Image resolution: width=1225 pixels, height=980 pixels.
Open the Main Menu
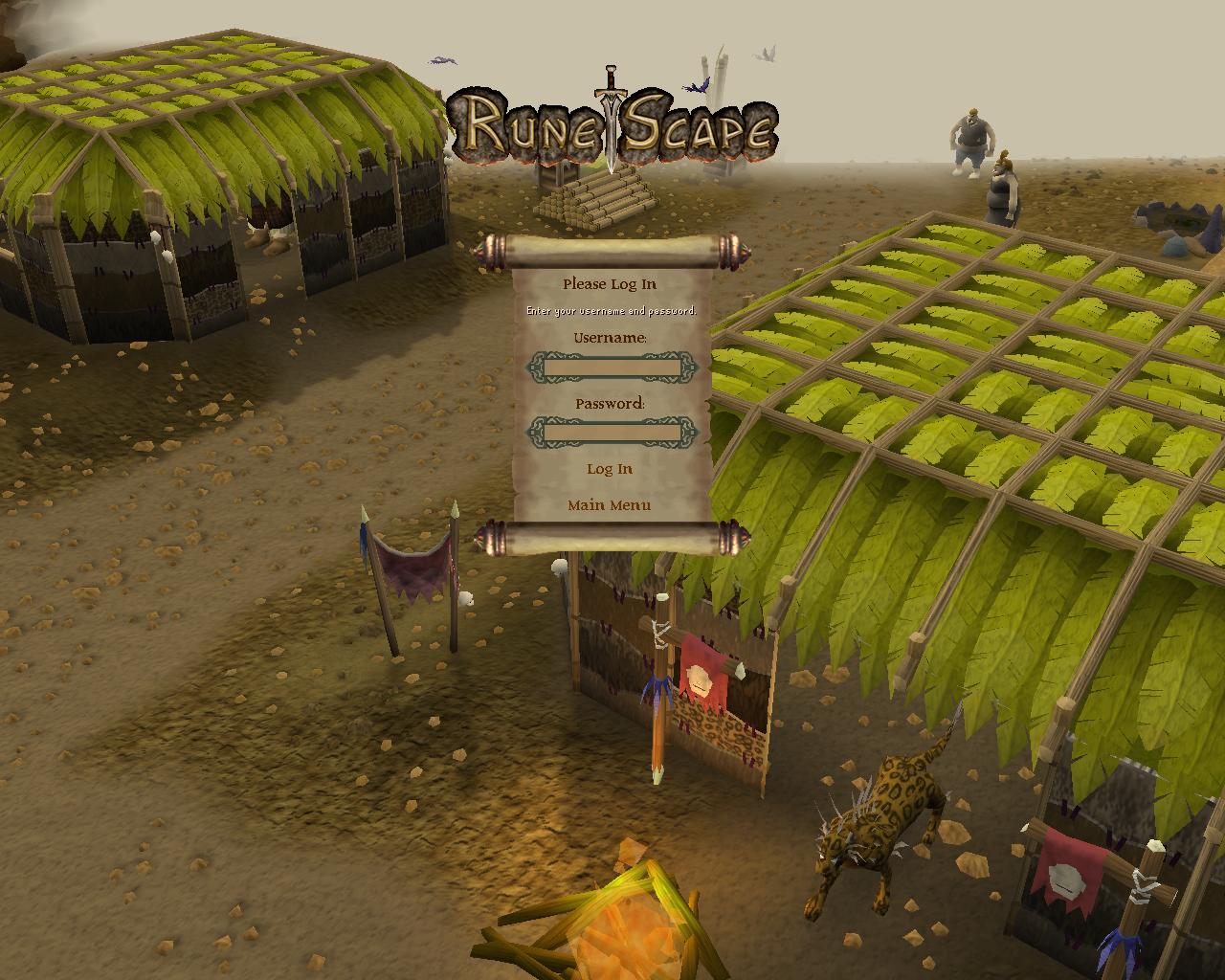[610, 503]
